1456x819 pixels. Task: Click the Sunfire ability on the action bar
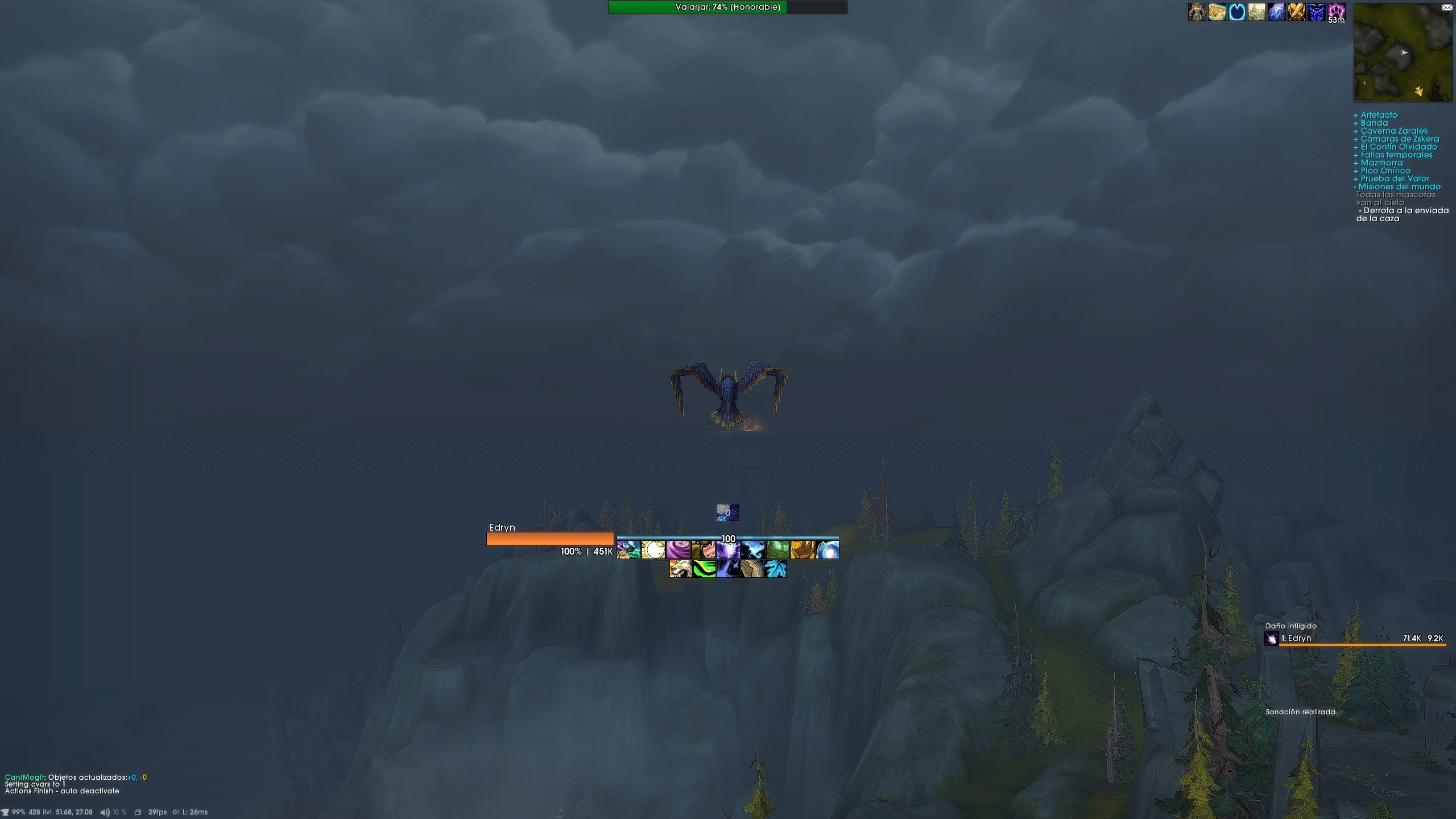click(x=653, y=551)
